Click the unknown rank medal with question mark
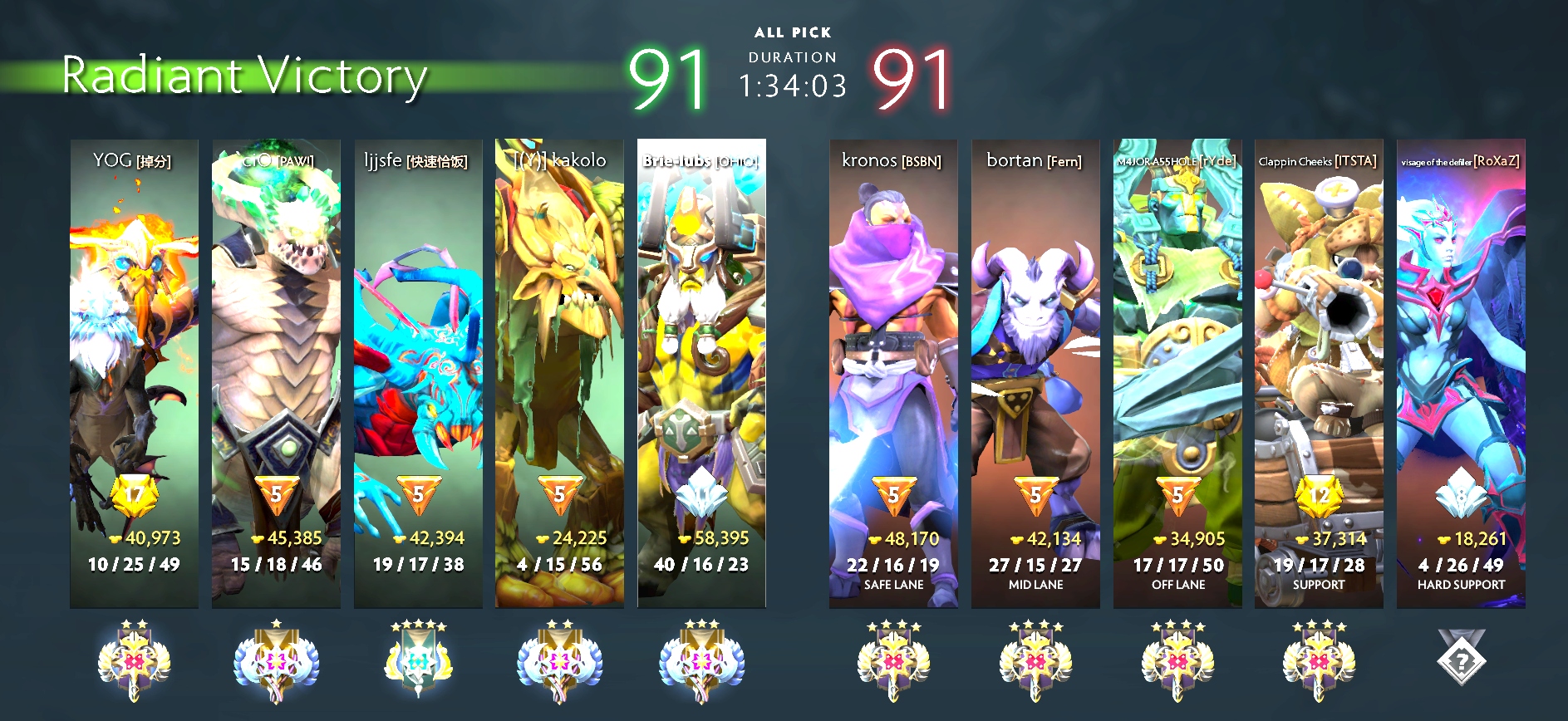1568x721 pixels. (1461, 659)
